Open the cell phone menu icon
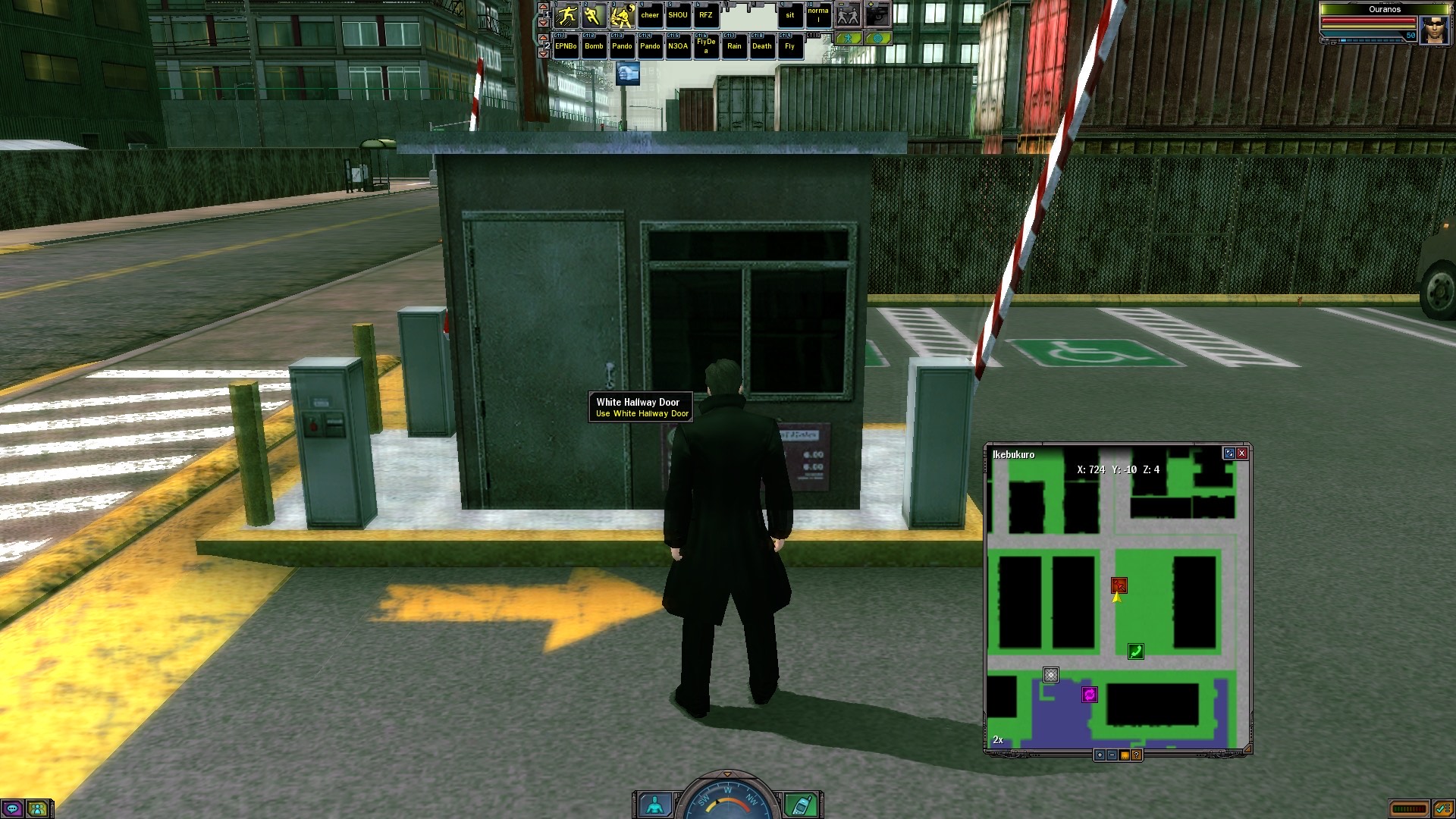The width and height of the screenshot is (1456, 819). click(801, 805)
